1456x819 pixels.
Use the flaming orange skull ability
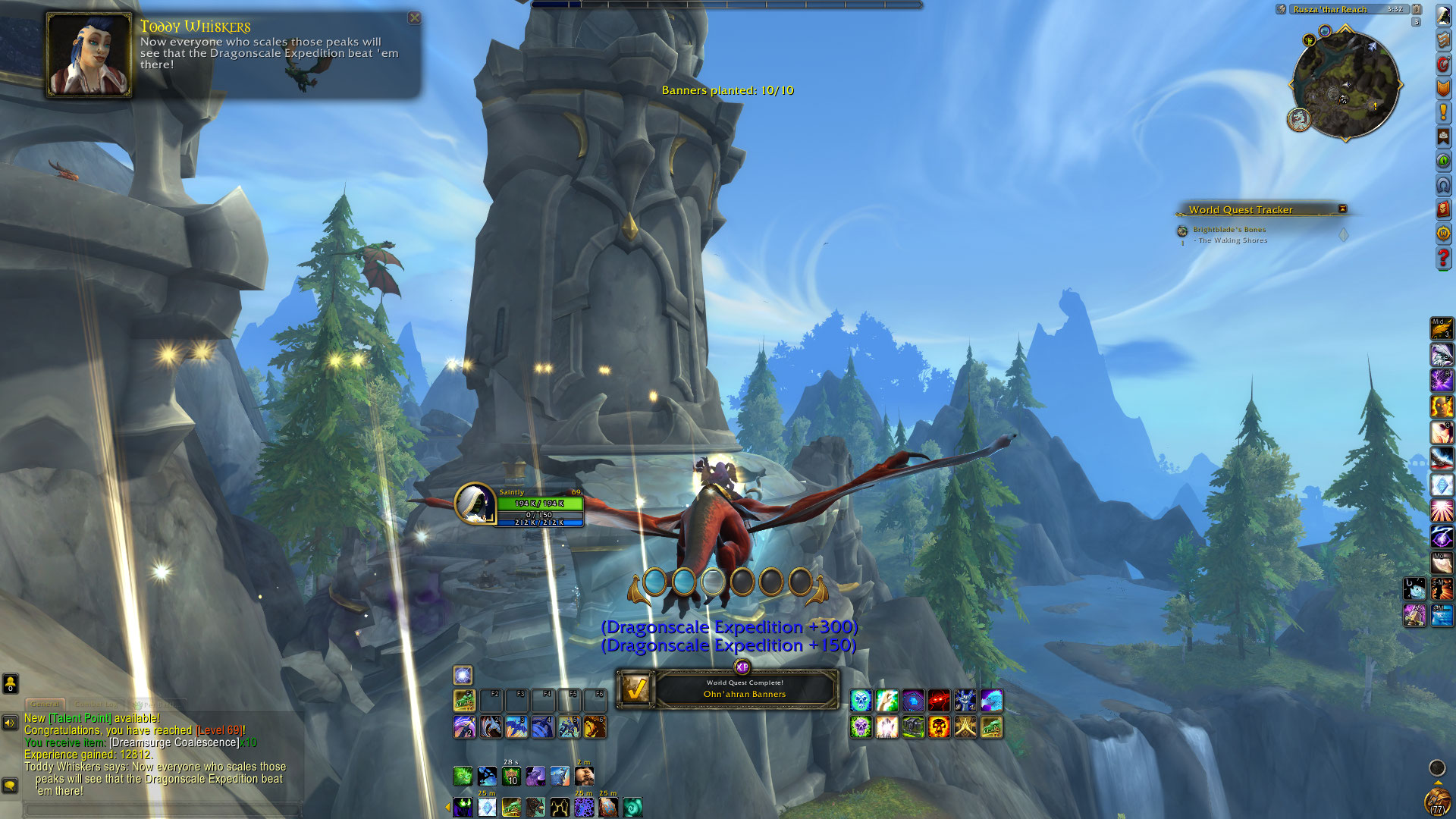coord(939,727)
